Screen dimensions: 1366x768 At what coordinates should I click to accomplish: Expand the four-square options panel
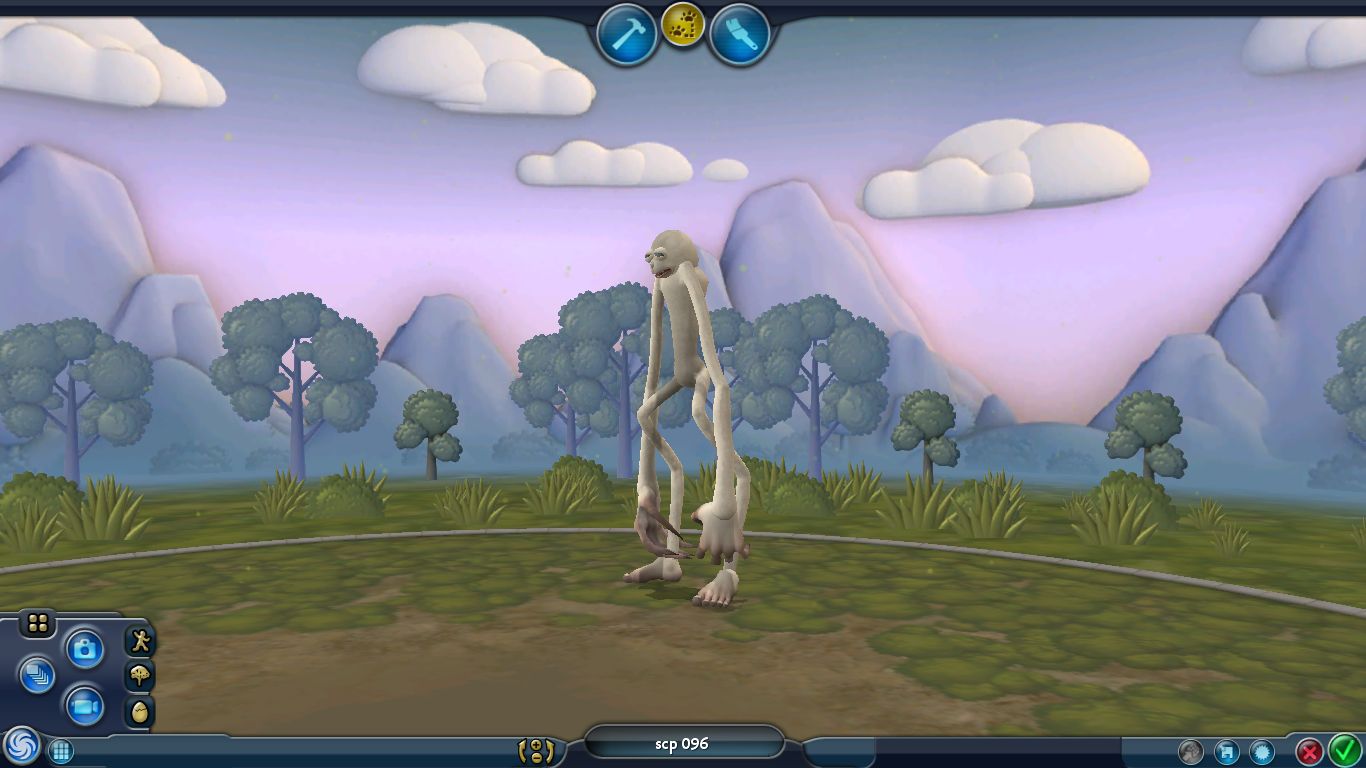37,621
